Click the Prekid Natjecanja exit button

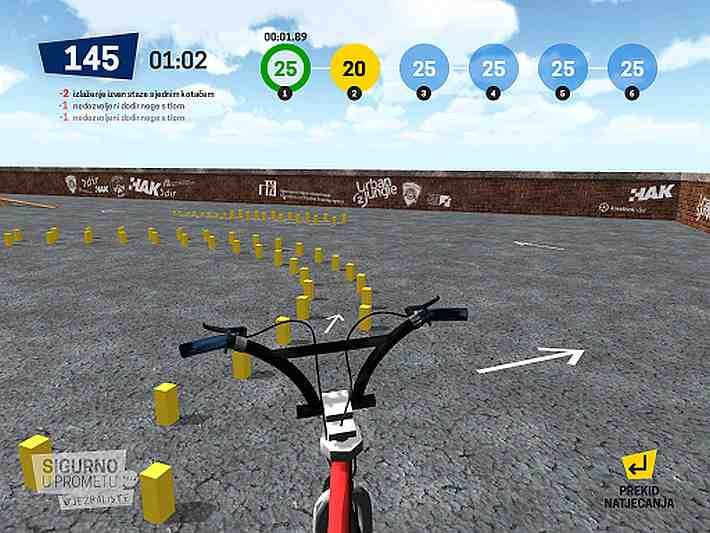coord(639,476)
